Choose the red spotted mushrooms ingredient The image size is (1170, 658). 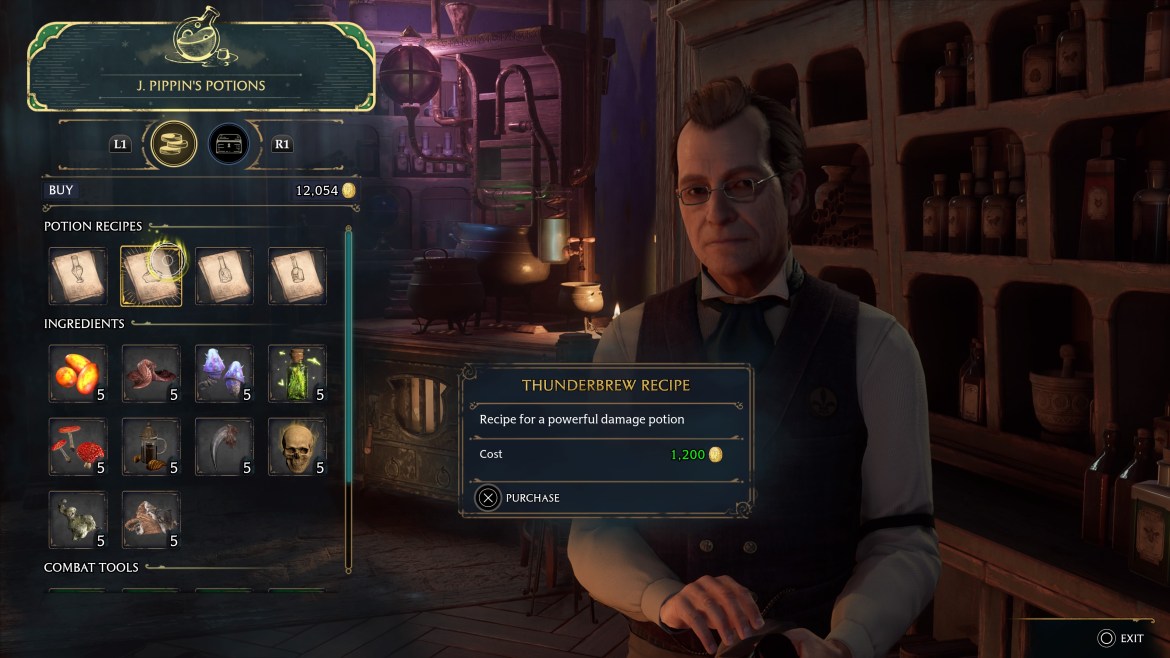click(x=78, y=447)
